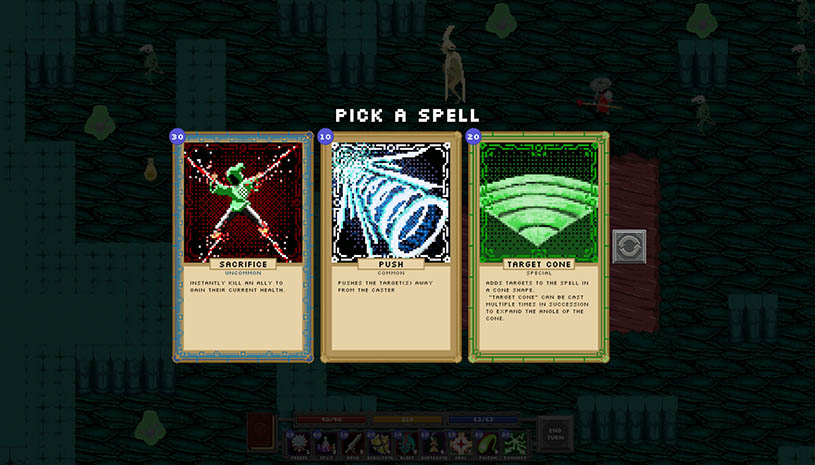Viewport: 815px width, 465px height.
Task: Select the sword spell in the hotbar
Action: (x=354, y=443)
